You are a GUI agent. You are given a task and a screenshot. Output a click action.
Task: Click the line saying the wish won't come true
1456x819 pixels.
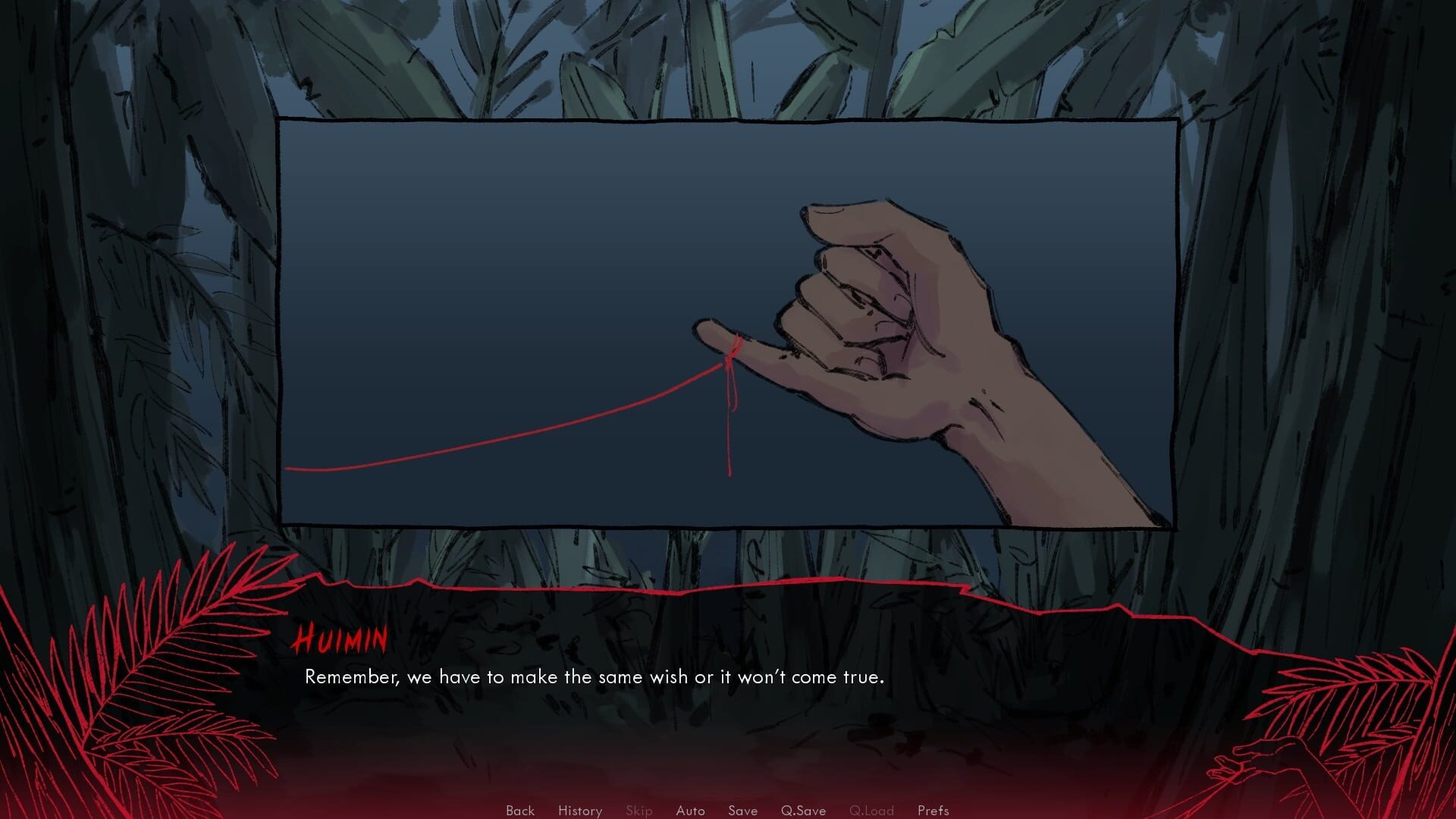click(595, 676)
